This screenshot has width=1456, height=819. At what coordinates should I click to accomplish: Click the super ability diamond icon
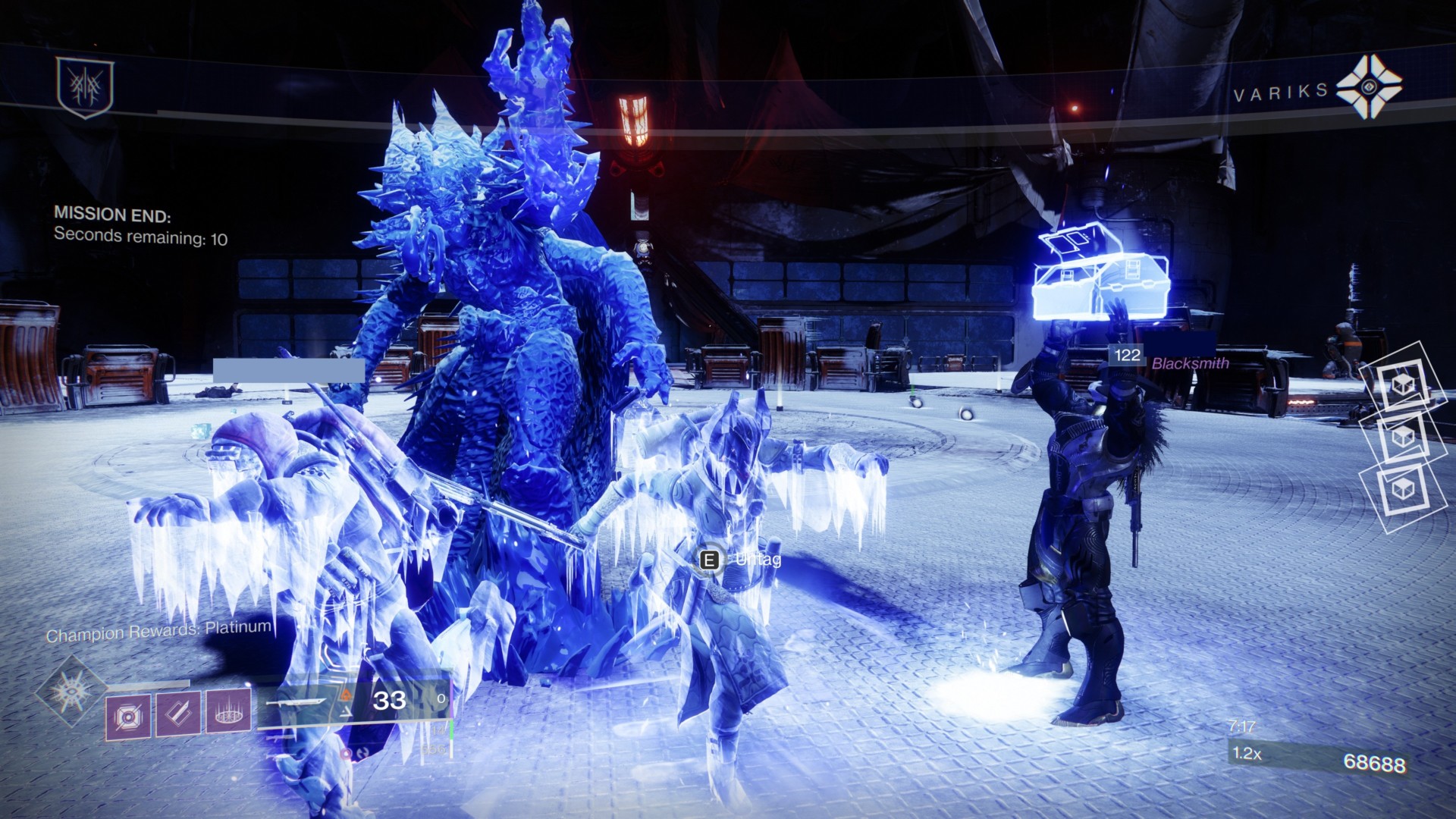72,692
